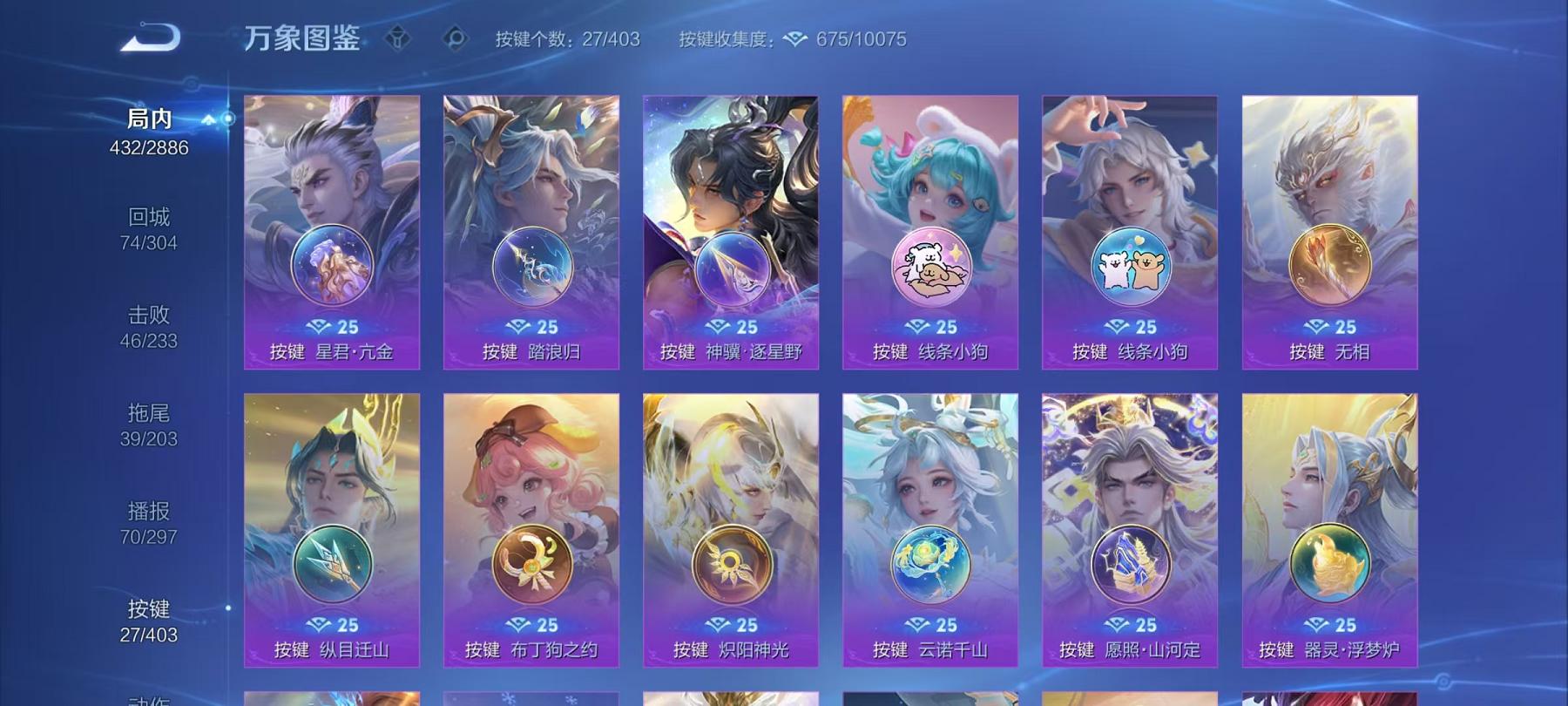1568x706 pixels.
Task: Open the filter icon beside 万象图鉴 title
Action: pyautogui.click(x=396, y=37)
